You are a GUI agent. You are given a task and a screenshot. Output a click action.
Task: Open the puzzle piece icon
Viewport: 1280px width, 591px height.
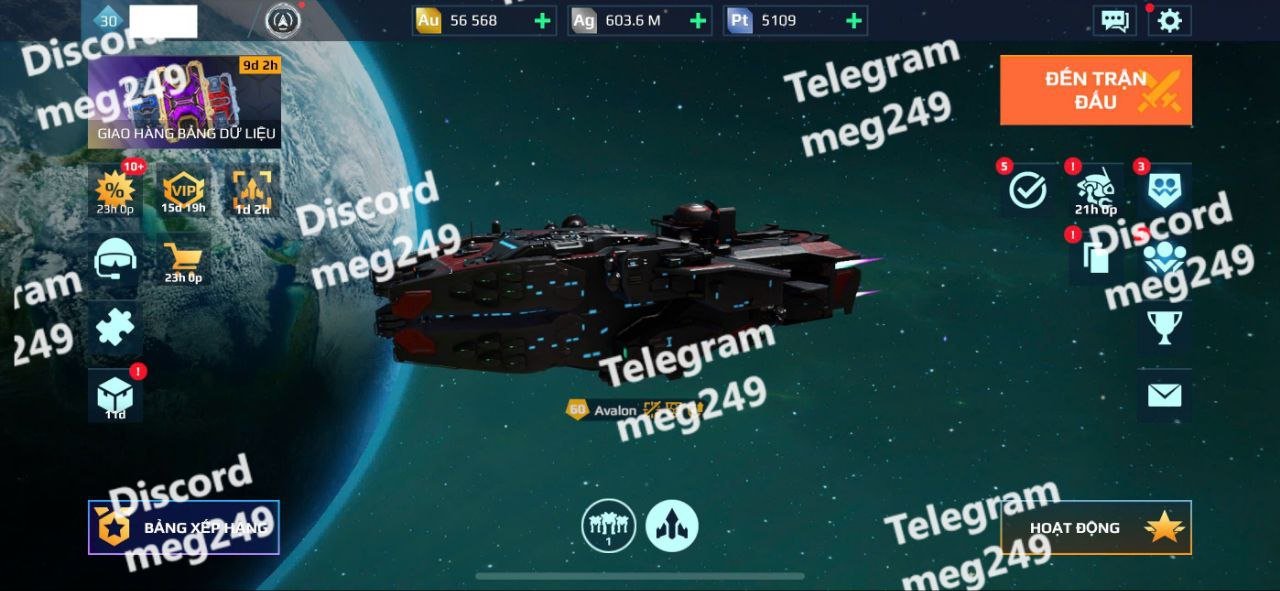(x=114, y=329)
